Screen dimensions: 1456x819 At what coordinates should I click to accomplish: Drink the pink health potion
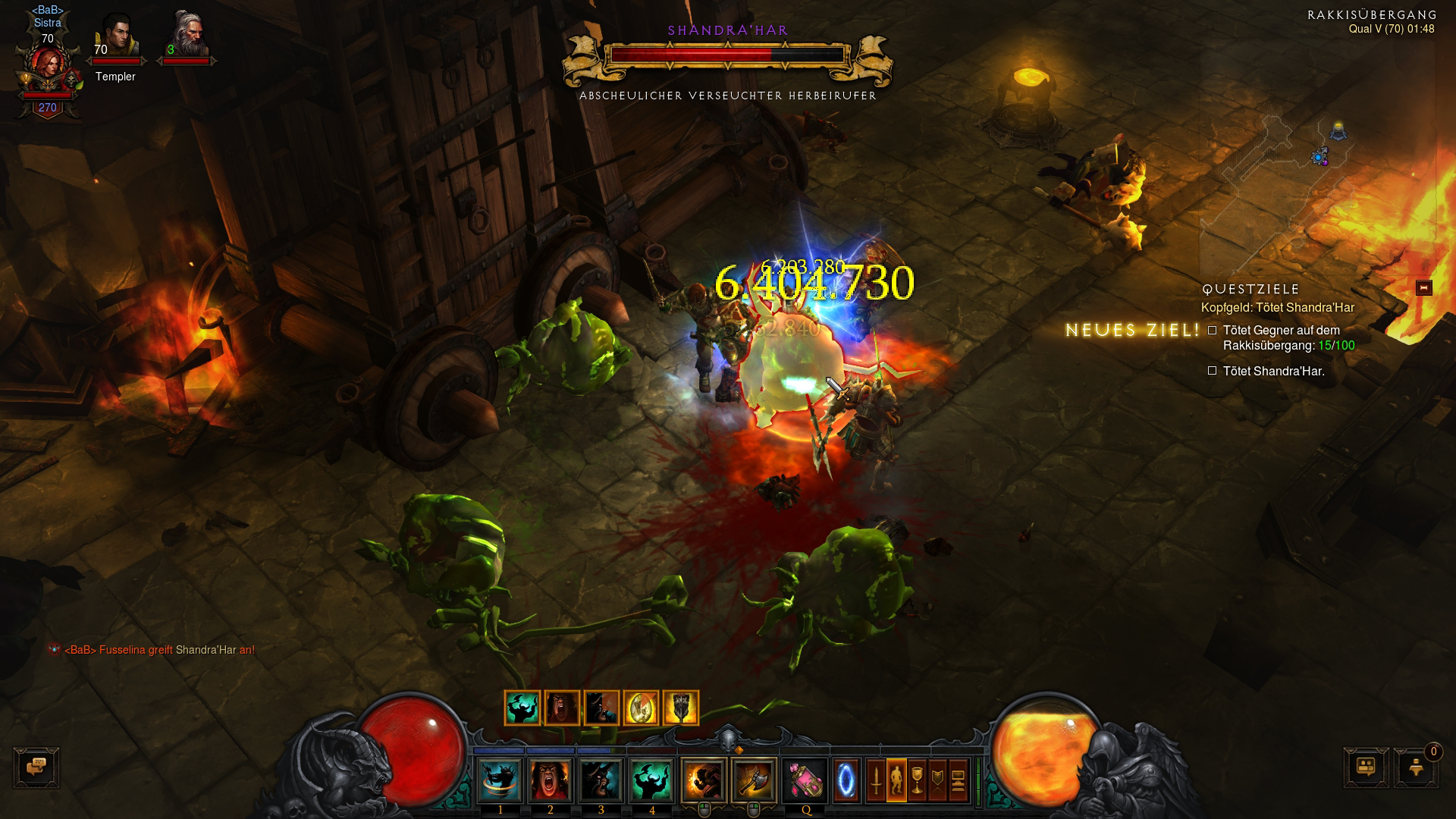(805, 780)
